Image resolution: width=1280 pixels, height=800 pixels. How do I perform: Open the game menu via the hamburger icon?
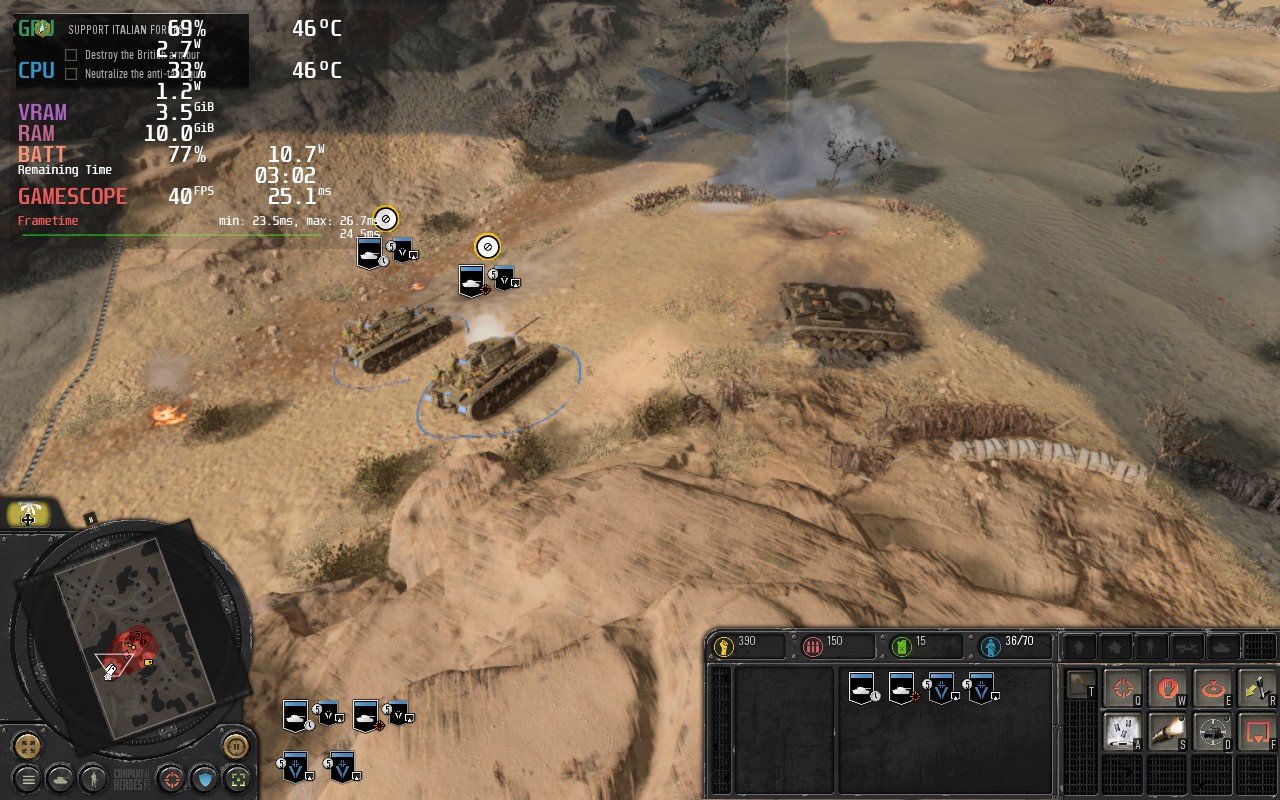pyautogui.click(x=27, y=779)
